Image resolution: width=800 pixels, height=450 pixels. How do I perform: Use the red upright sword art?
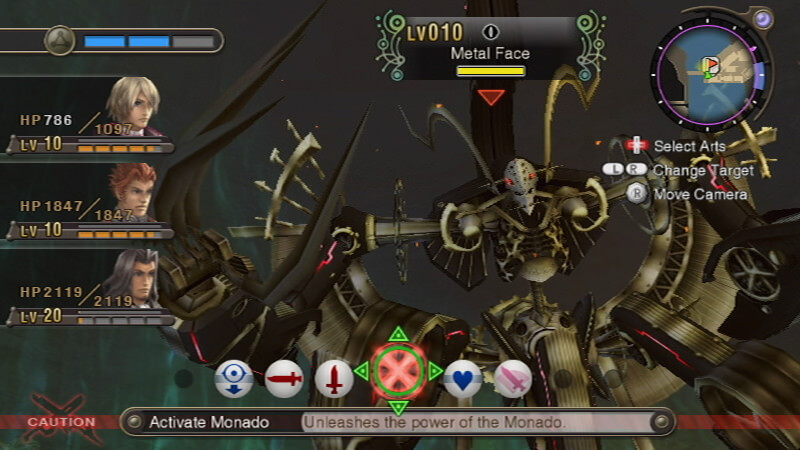coord(334,378)
